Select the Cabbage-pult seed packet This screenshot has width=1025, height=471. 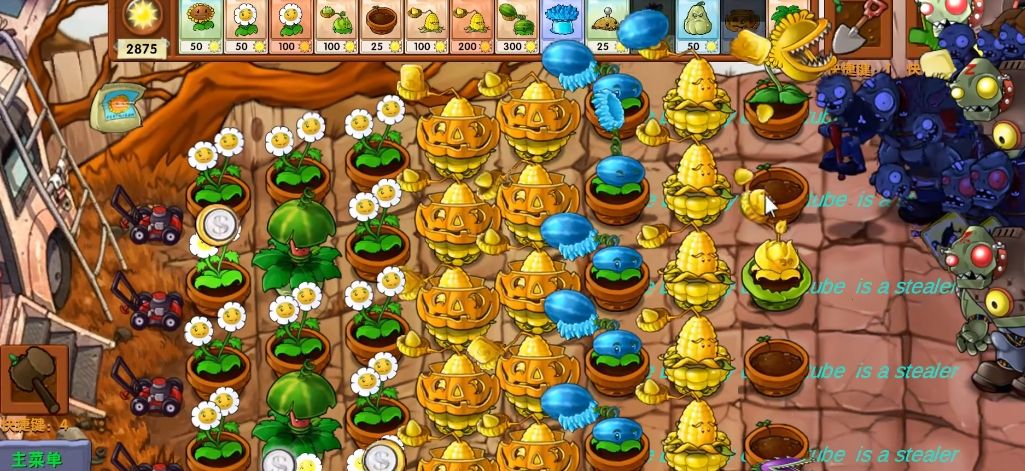click(337, 27)
